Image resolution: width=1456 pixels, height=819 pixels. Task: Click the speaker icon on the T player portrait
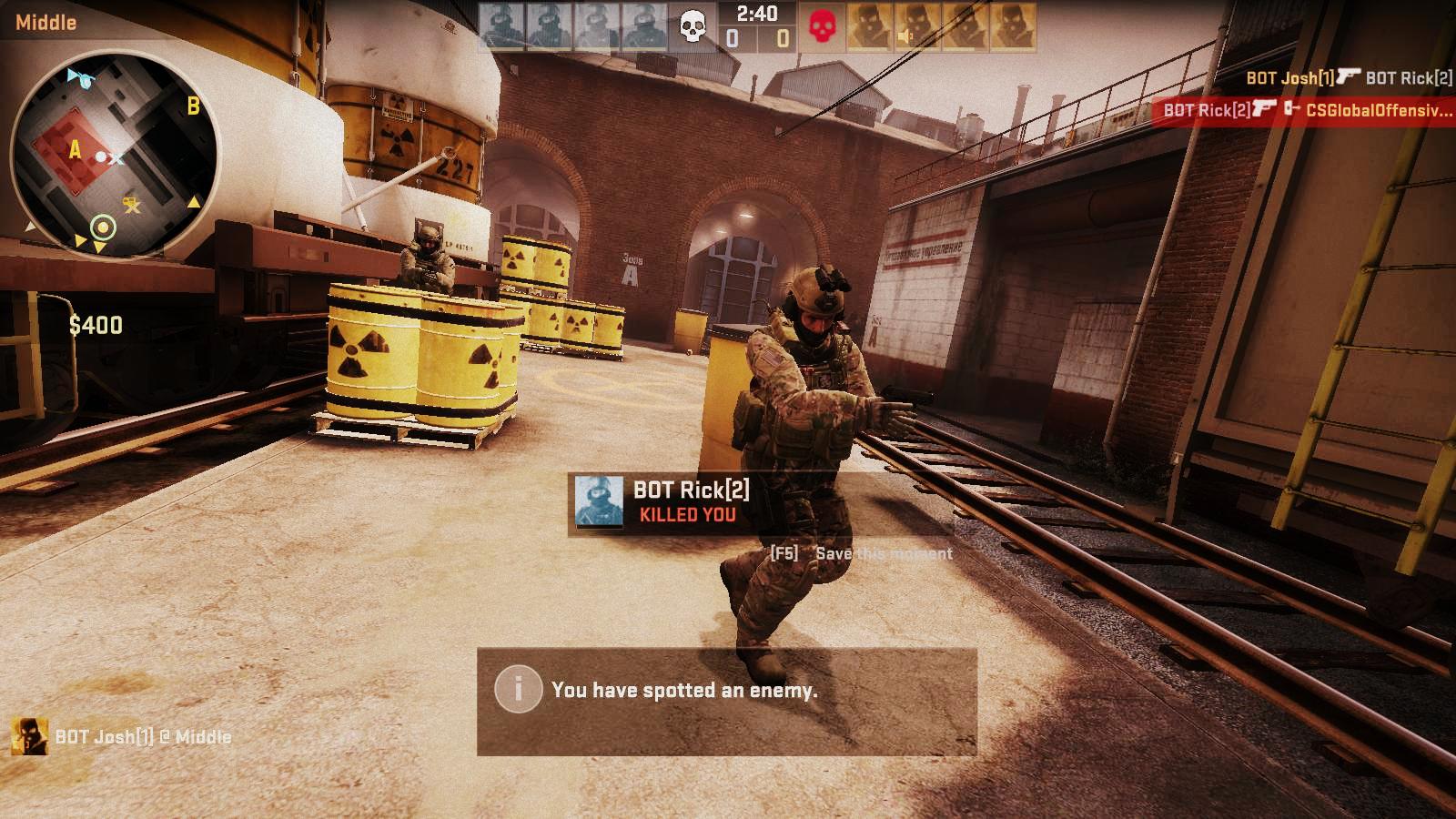coord(905,35)
